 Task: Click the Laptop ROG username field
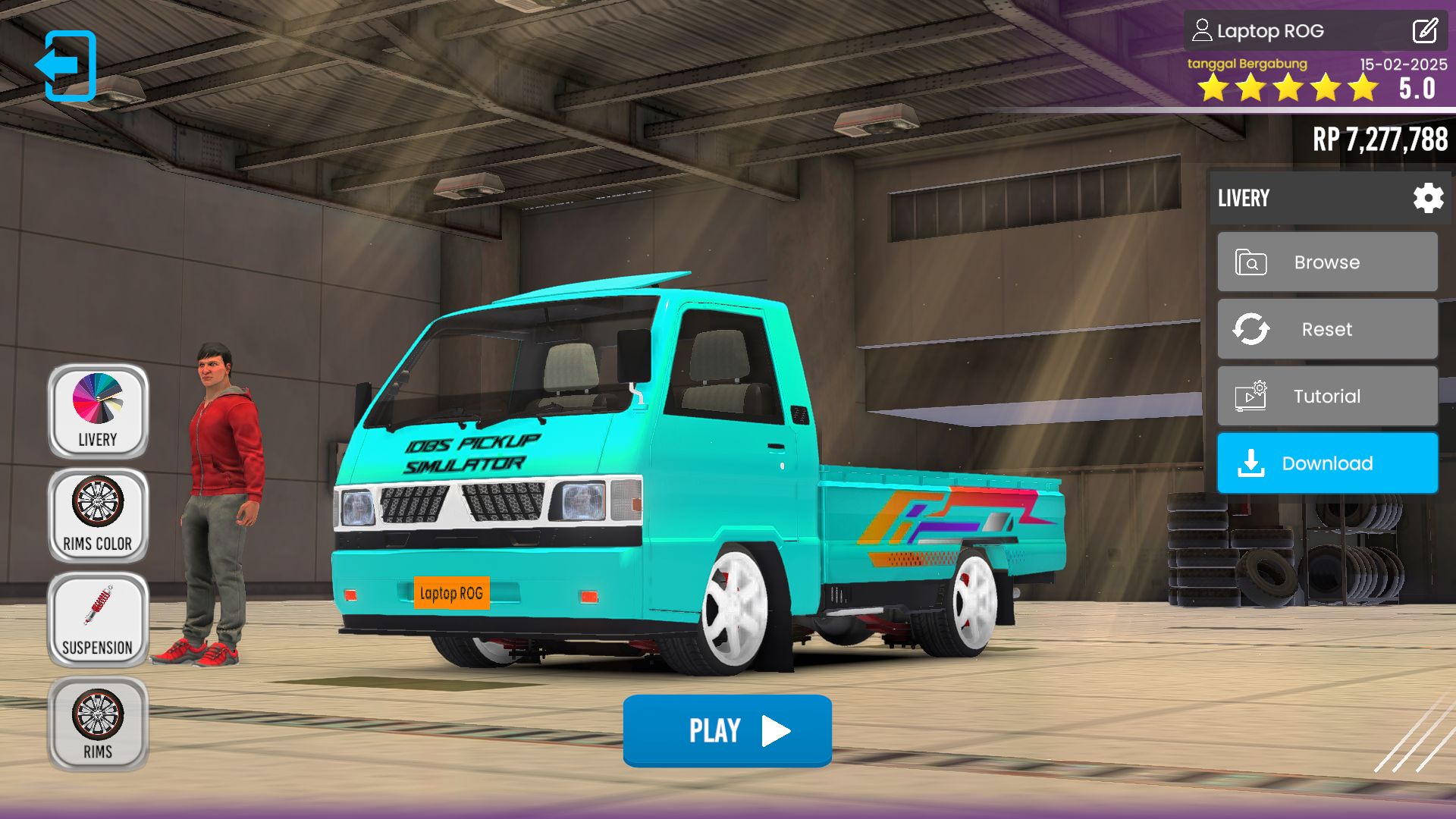point(1270,31)
